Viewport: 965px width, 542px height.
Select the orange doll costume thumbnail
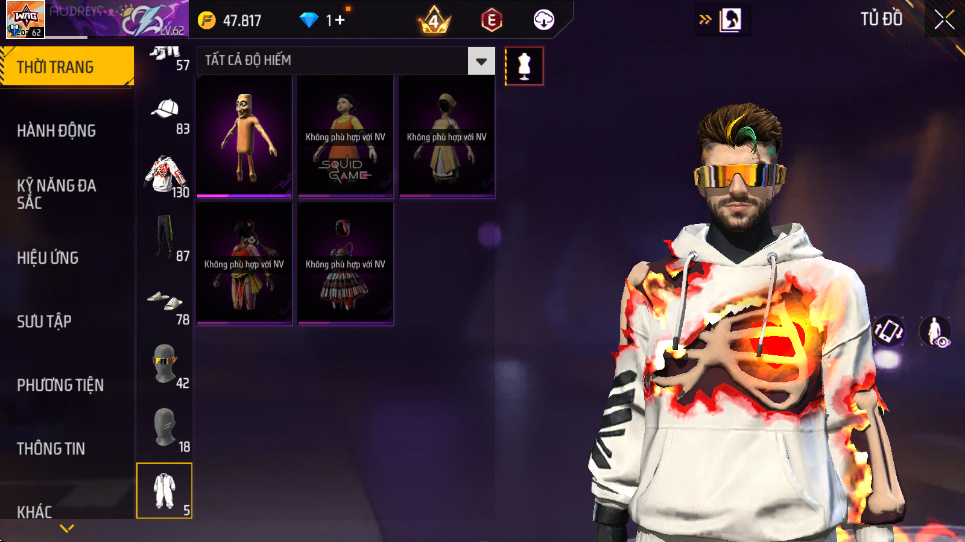[x=244, y=136]
